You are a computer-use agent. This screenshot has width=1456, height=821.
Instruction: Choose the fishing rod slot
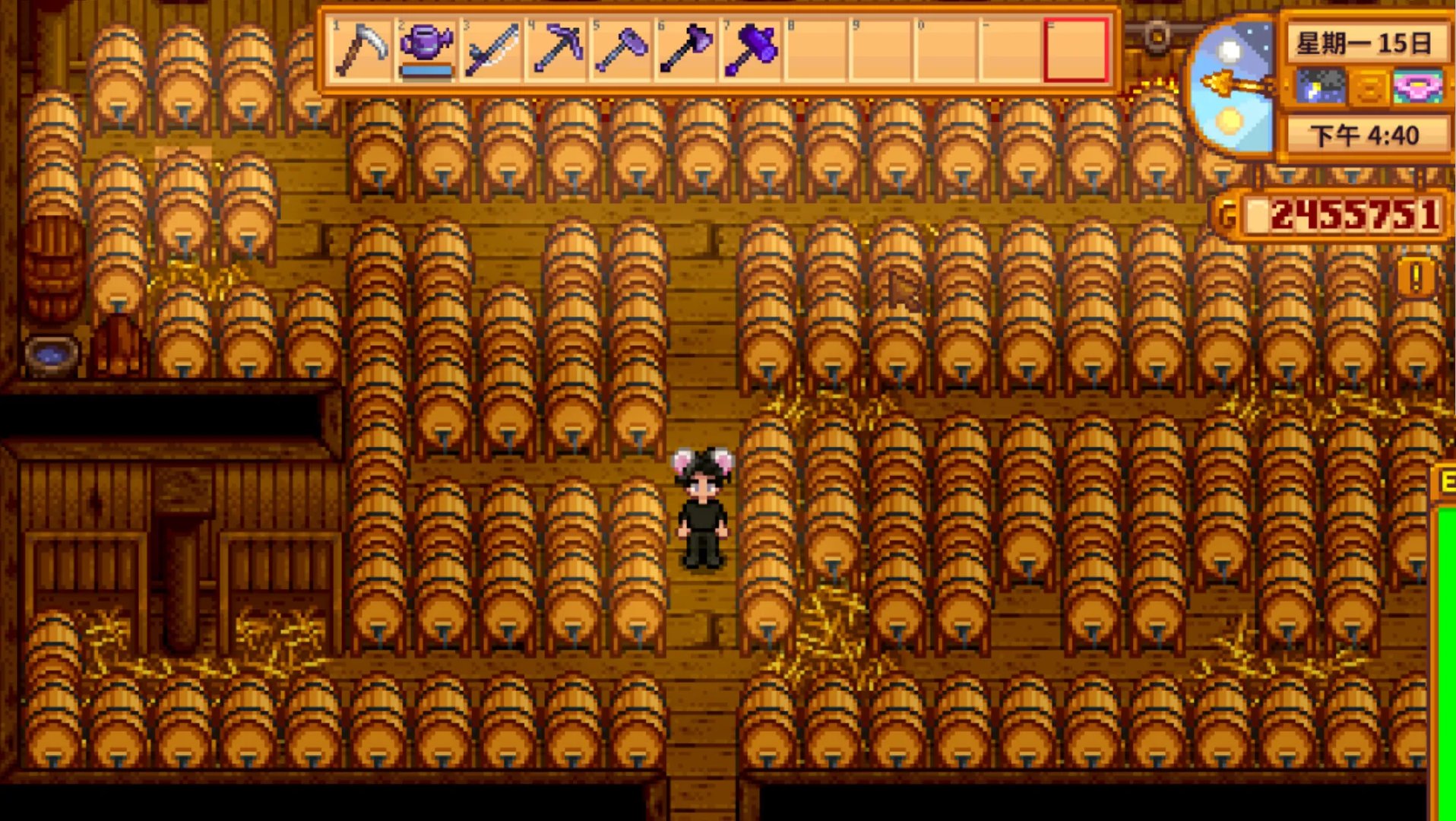click(x=491, y=49)
